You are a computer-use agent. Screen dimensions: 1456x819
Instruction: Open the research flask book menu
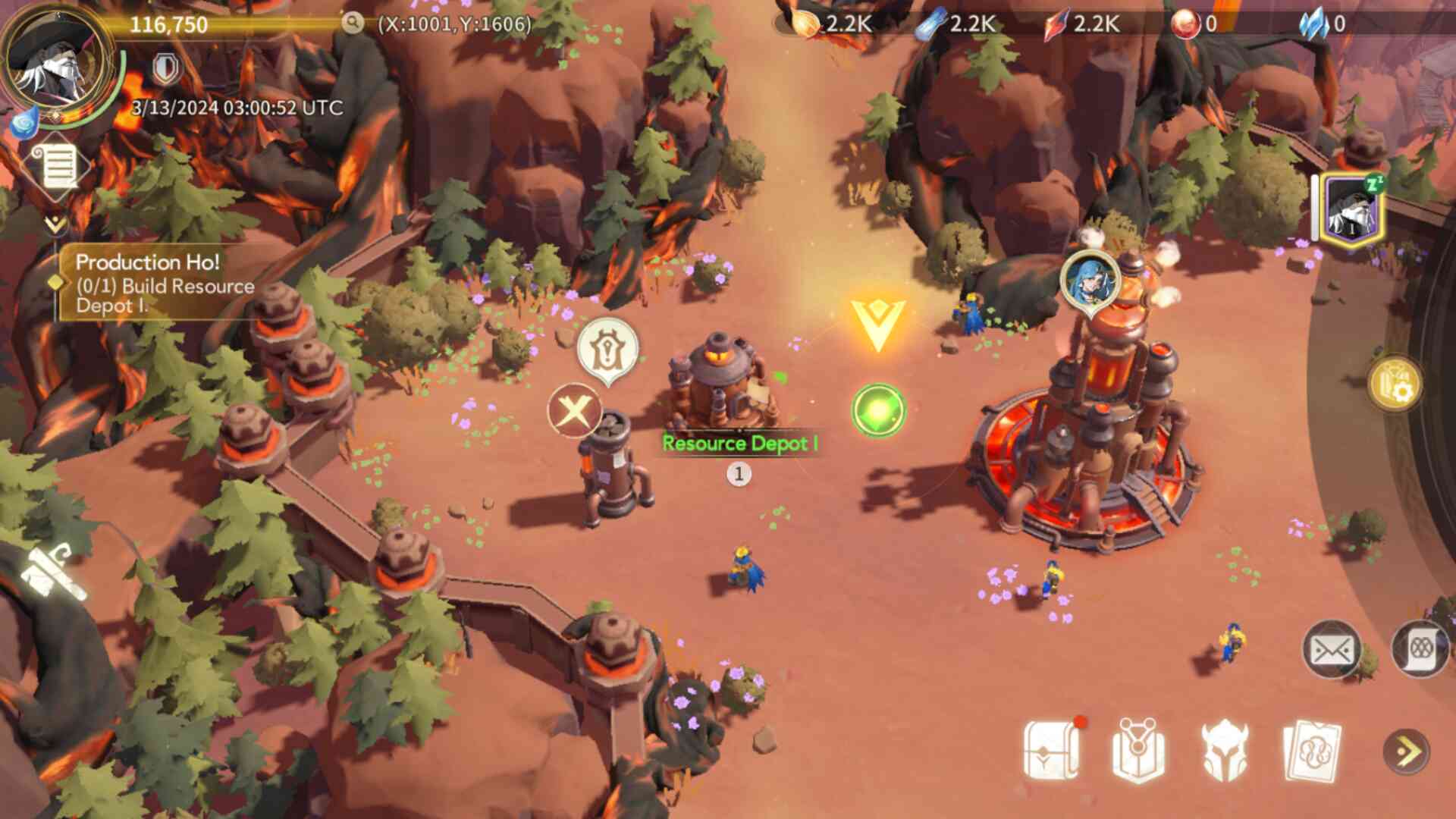[x=1137, y=751]
